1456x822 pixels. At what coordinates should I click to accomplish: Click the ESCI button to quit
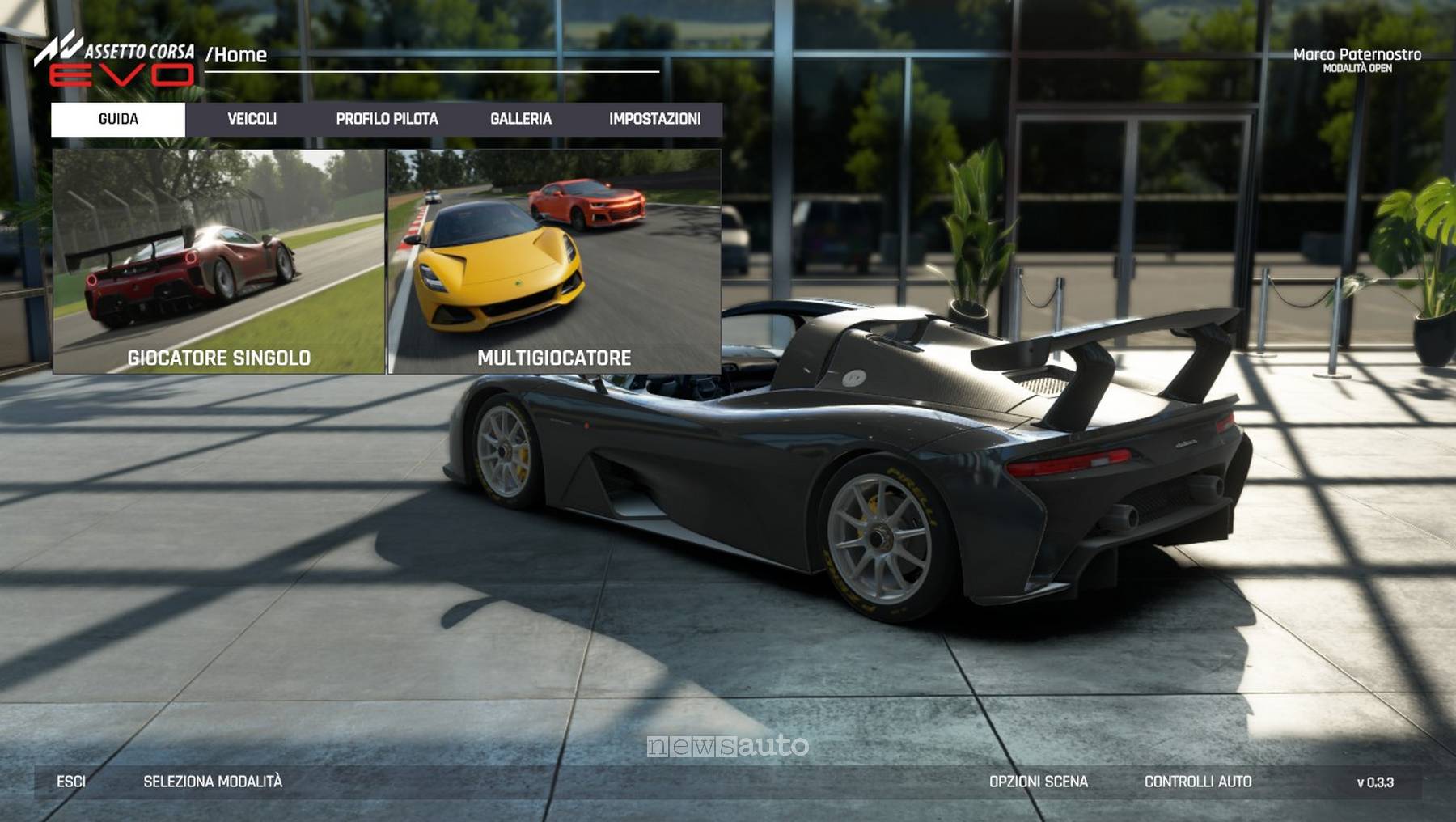coord(71,782)
